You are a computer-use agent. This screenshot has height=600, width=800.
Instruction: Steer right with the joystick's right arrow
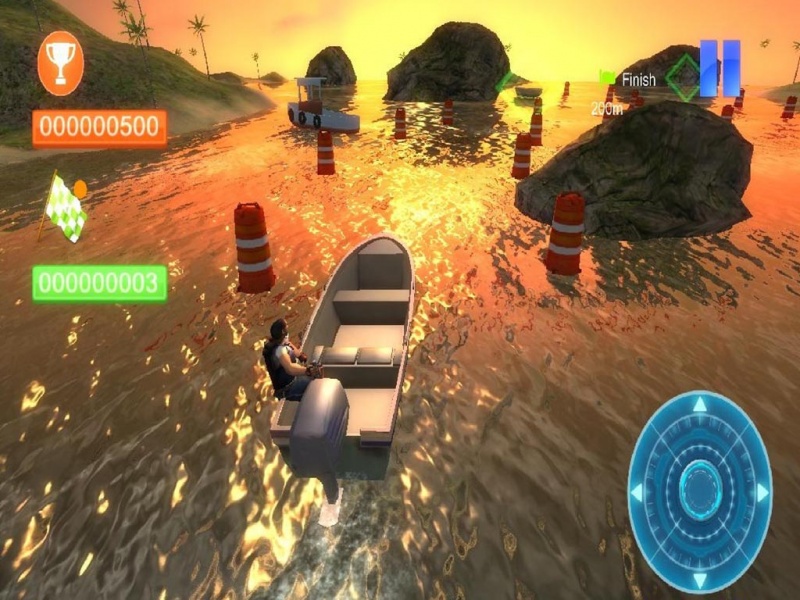pyautogui.click(x=763, y=492)
